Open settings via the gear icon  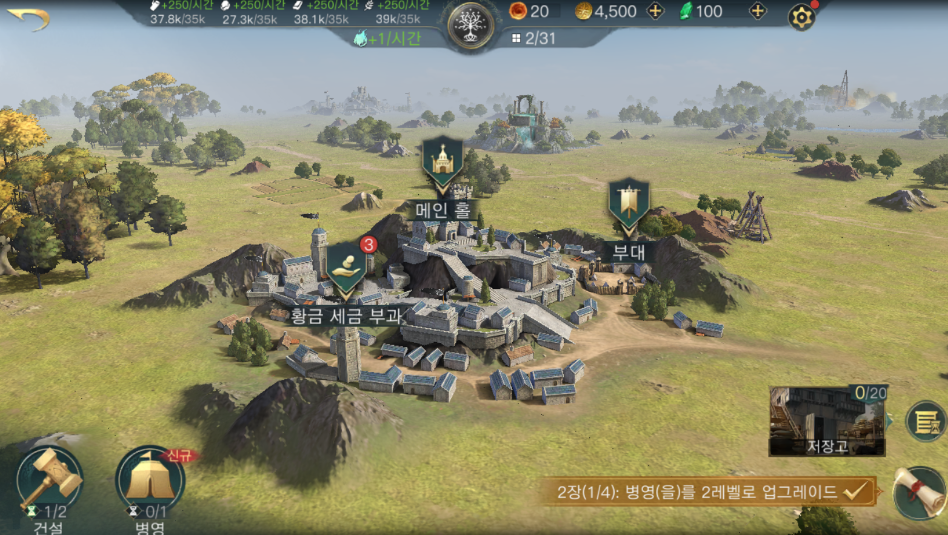click(801, 17)
